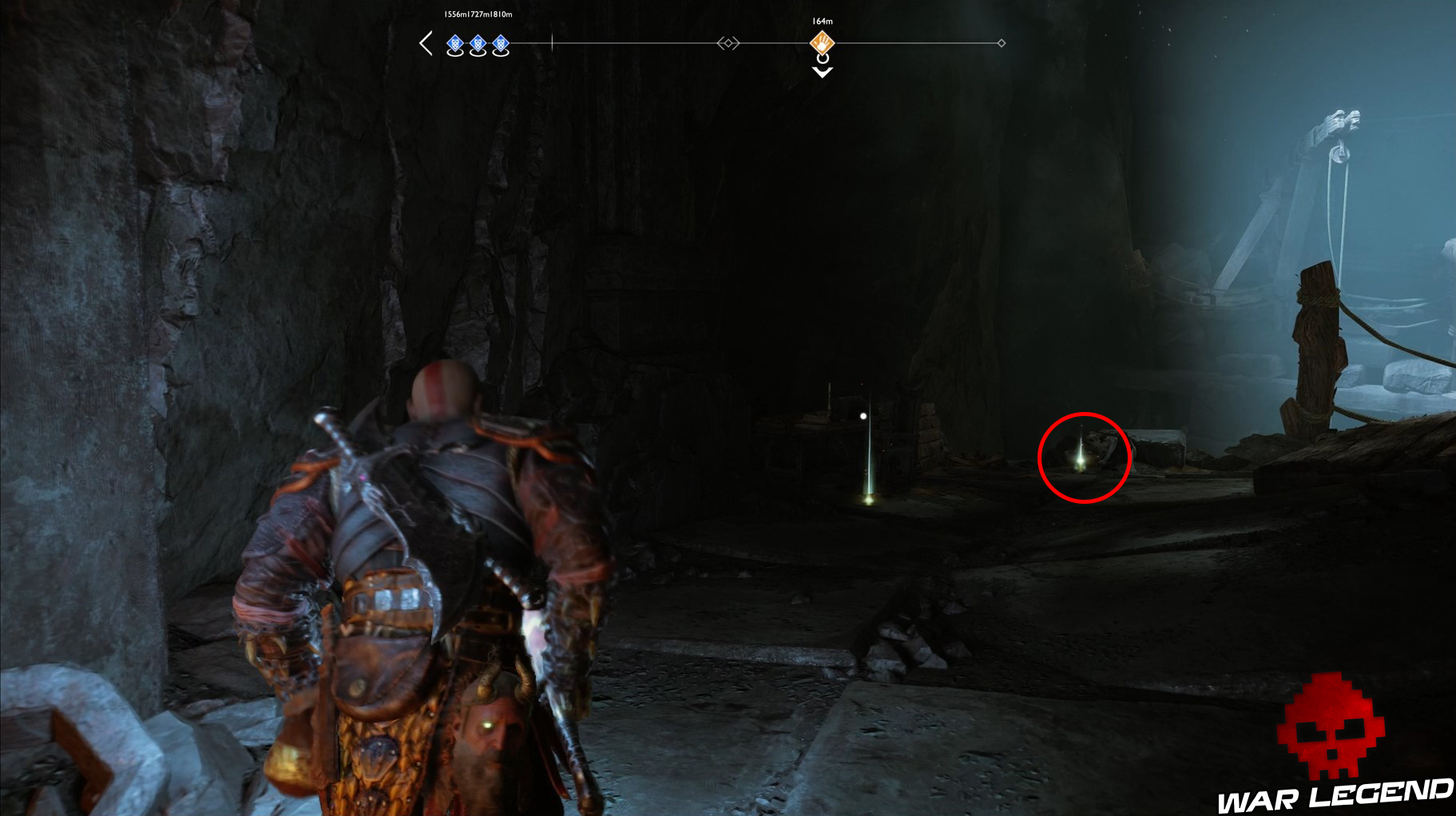
Task: Select the small diamond at compass far right
Action: click(x=1002, y=42)
